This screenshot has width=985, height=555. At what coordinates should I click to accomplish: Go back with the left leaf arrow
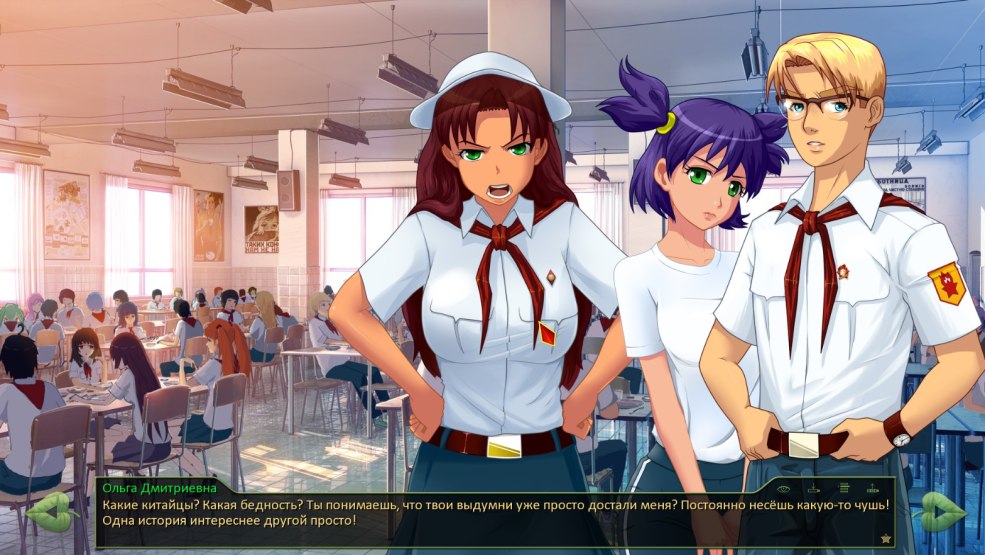pyautogui.click(x=51, y=511)
